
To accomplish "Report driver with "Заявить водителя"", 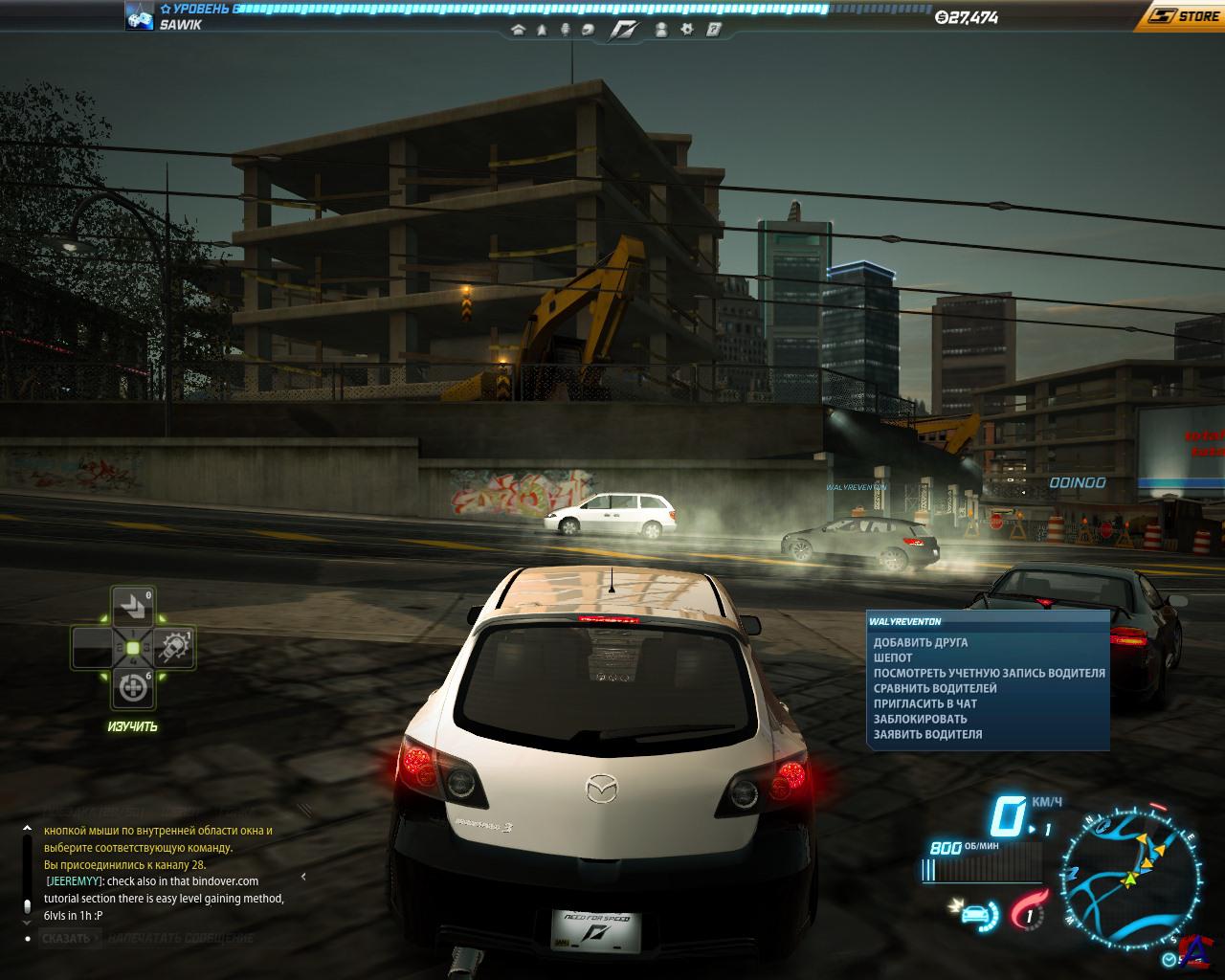I will (927, 735).
